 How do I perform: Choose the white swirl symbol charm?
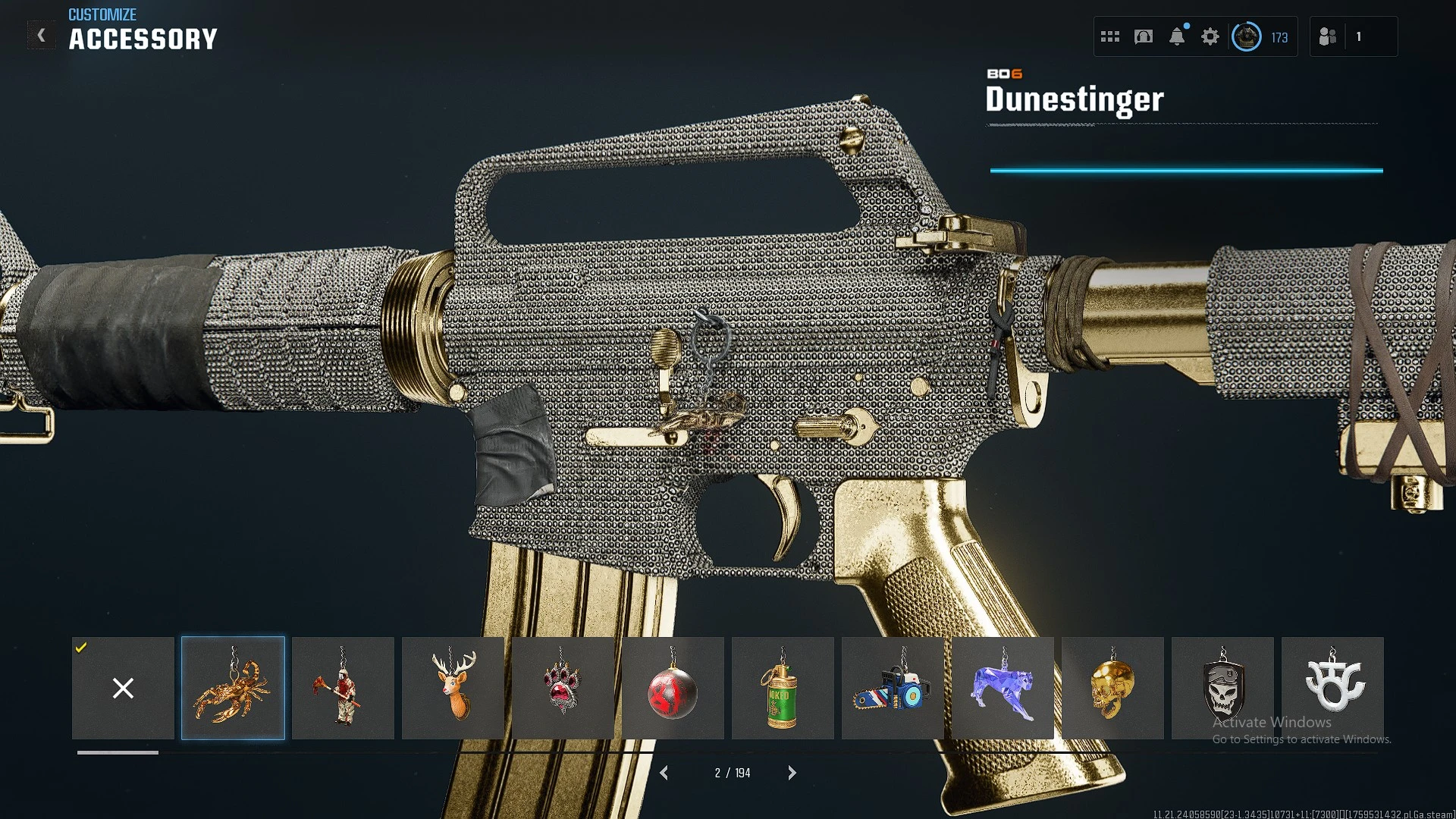(x=1332, y=688)
